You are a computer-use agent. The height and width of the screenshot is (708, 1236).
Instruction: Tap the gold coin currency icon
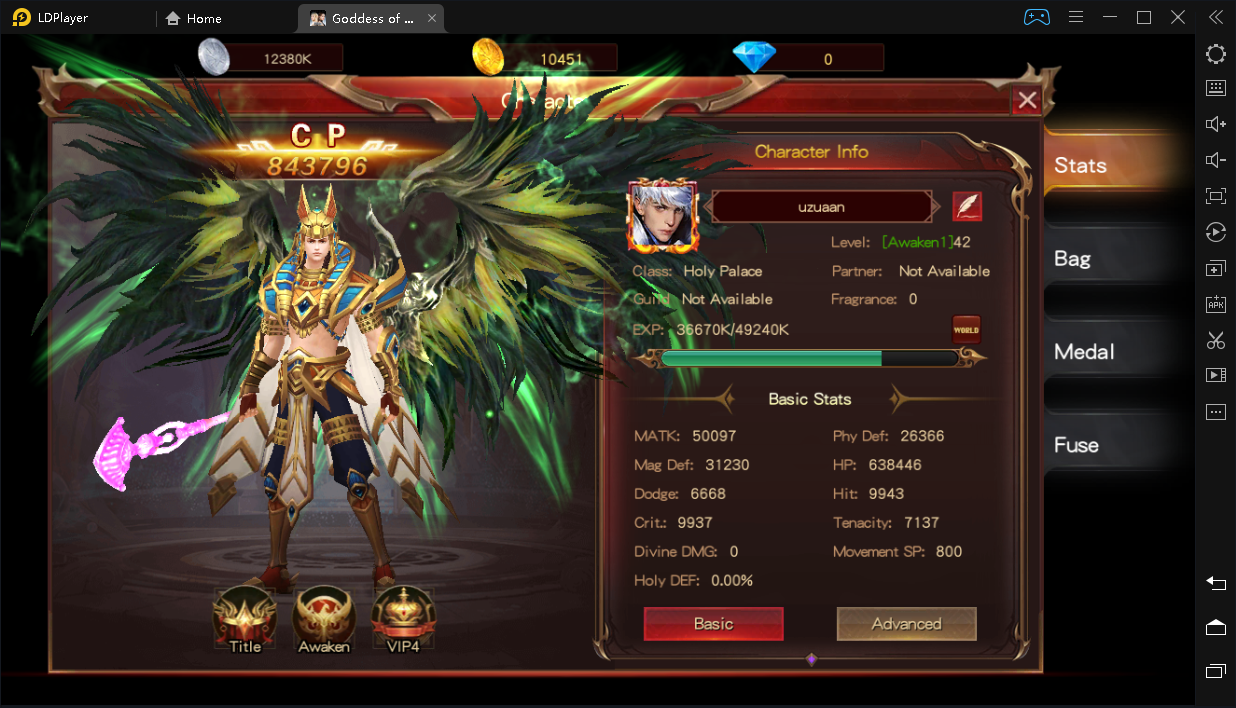click(x=488, y=58)
